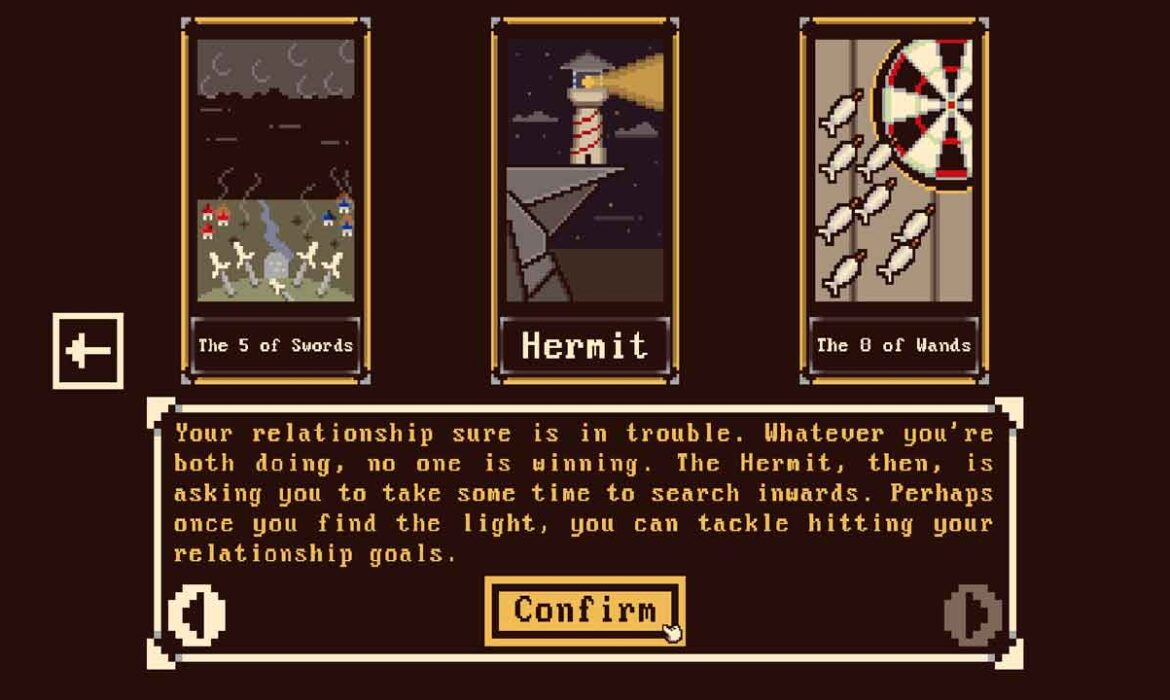The image size is (1170, 700).
Task: Go to the previous reading text
Action: tap(196, 613)
